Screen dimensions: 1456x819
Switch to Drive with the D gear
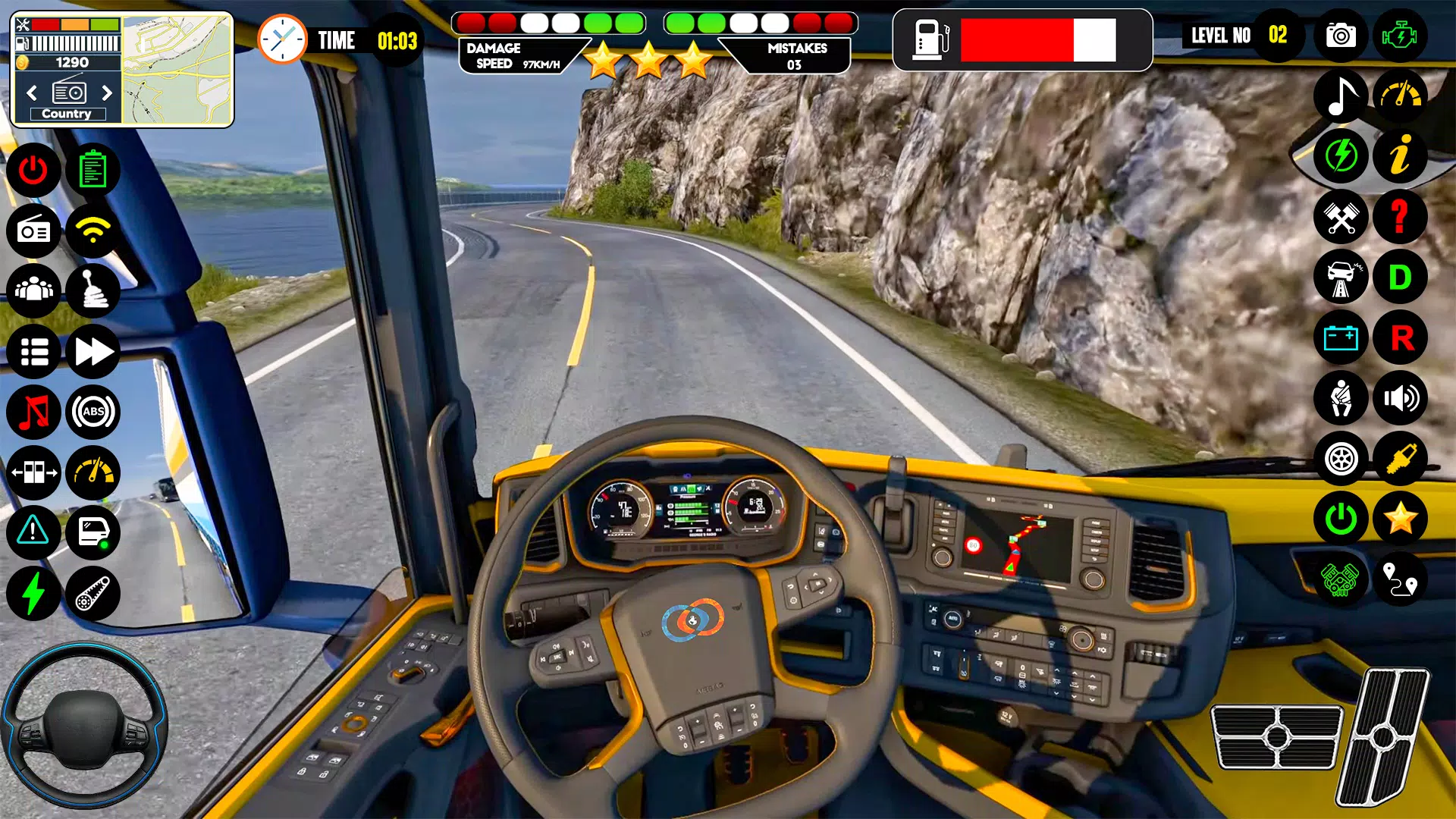[x=1401, y=278]
